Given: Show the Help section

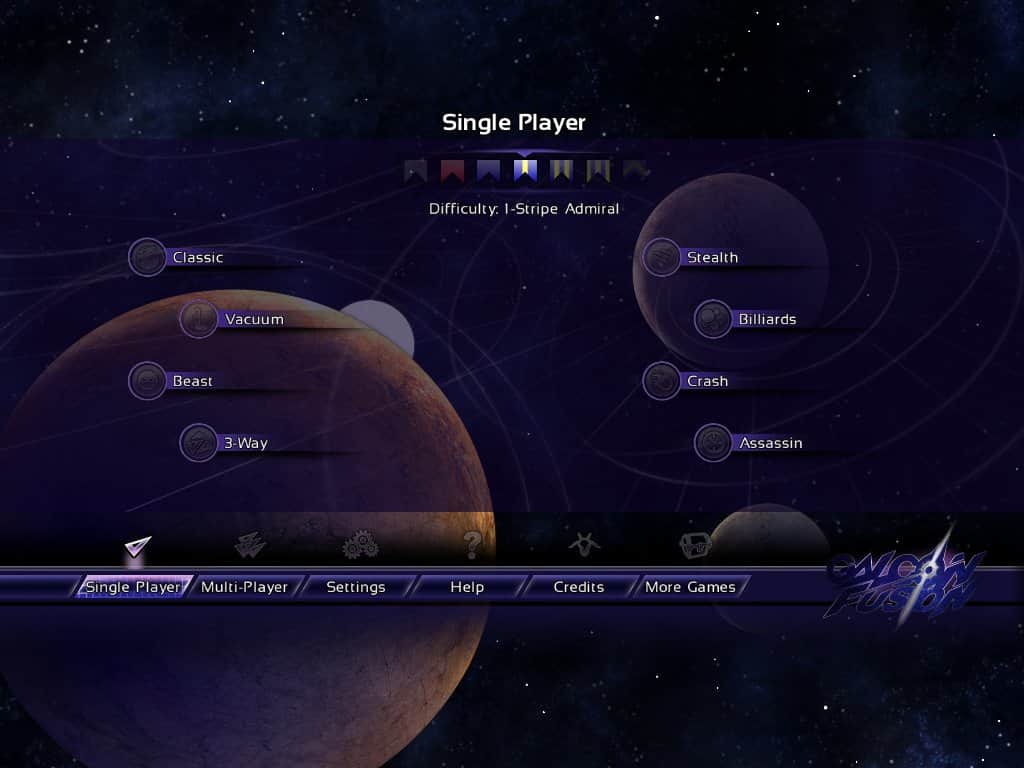Looking at the screenshot, I should tap(467, 587).
